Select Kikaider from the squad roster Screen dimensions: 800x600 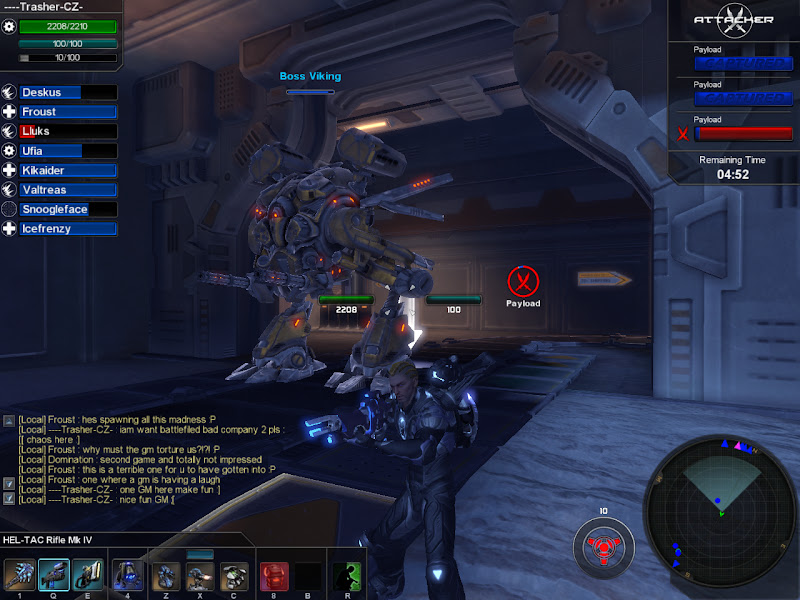[60, 171]
